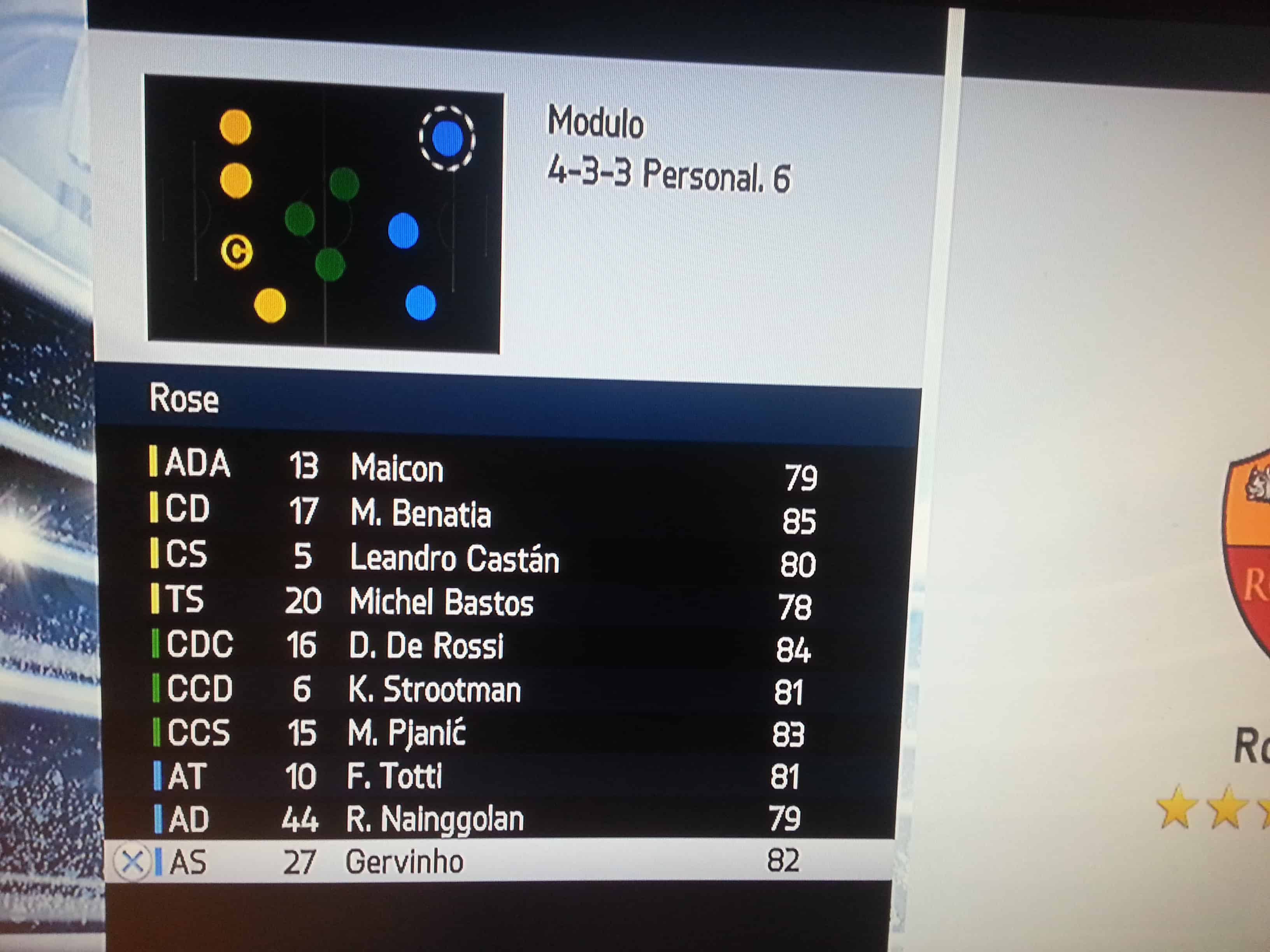Screen dimensions: 1270x952
Task: Click the highlighted Gervinho row
Action: [x=404, y=861]
